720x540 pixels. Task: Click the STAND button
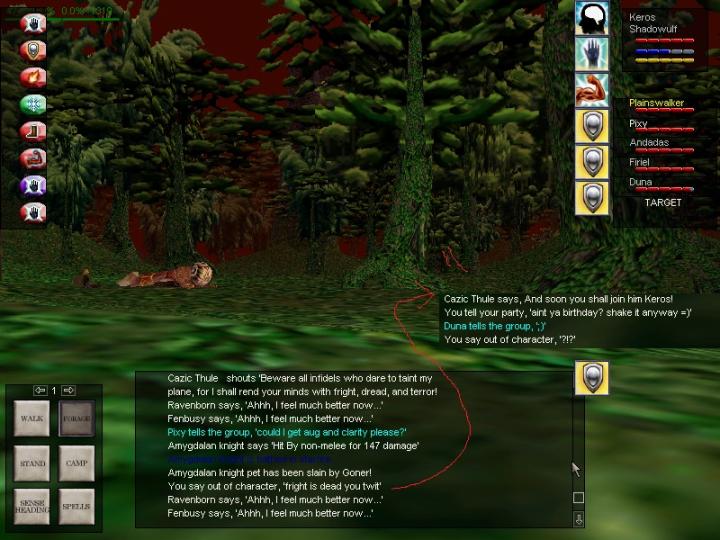pyautogui.click(x=32, y=463)
